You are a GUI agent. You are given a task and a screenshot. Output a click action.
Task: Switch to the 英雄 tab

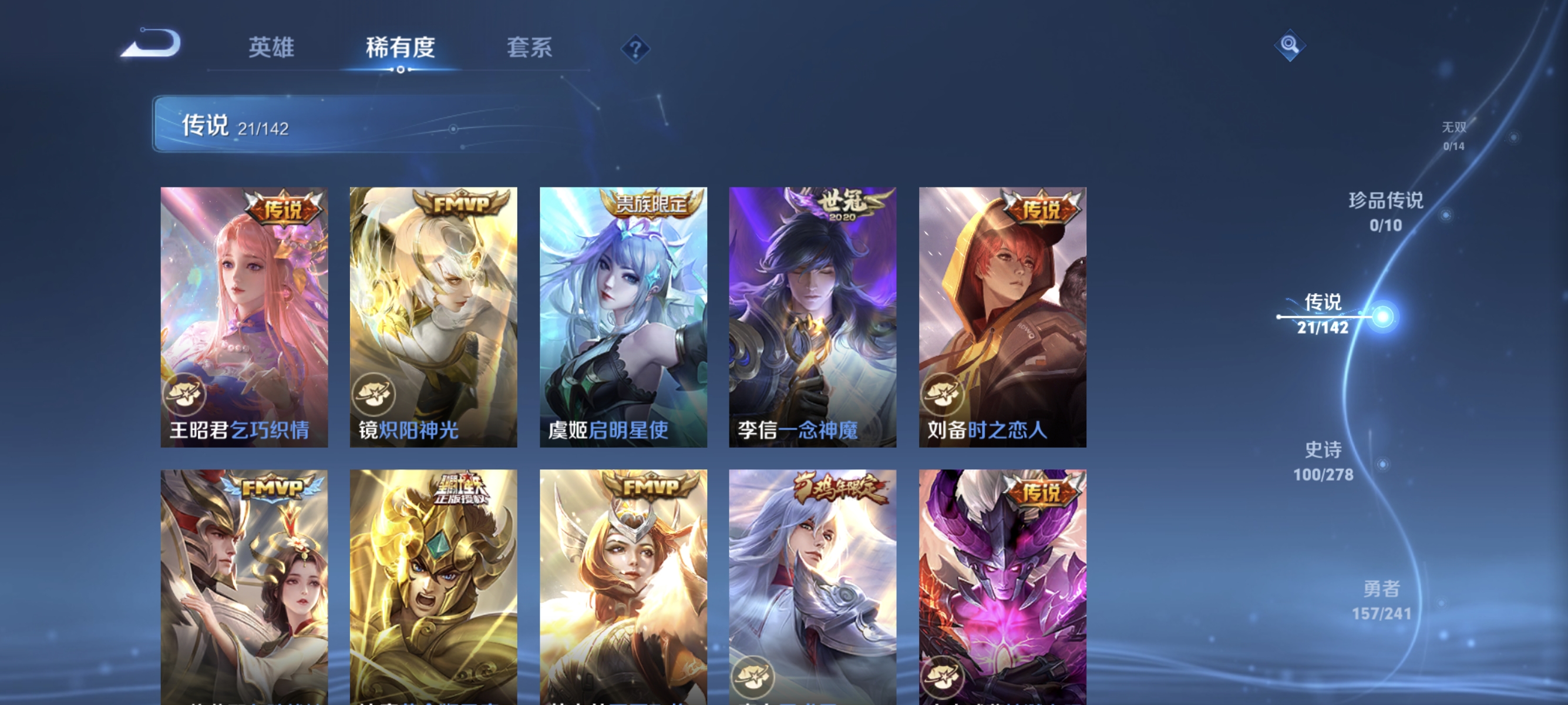coord(271,48)
